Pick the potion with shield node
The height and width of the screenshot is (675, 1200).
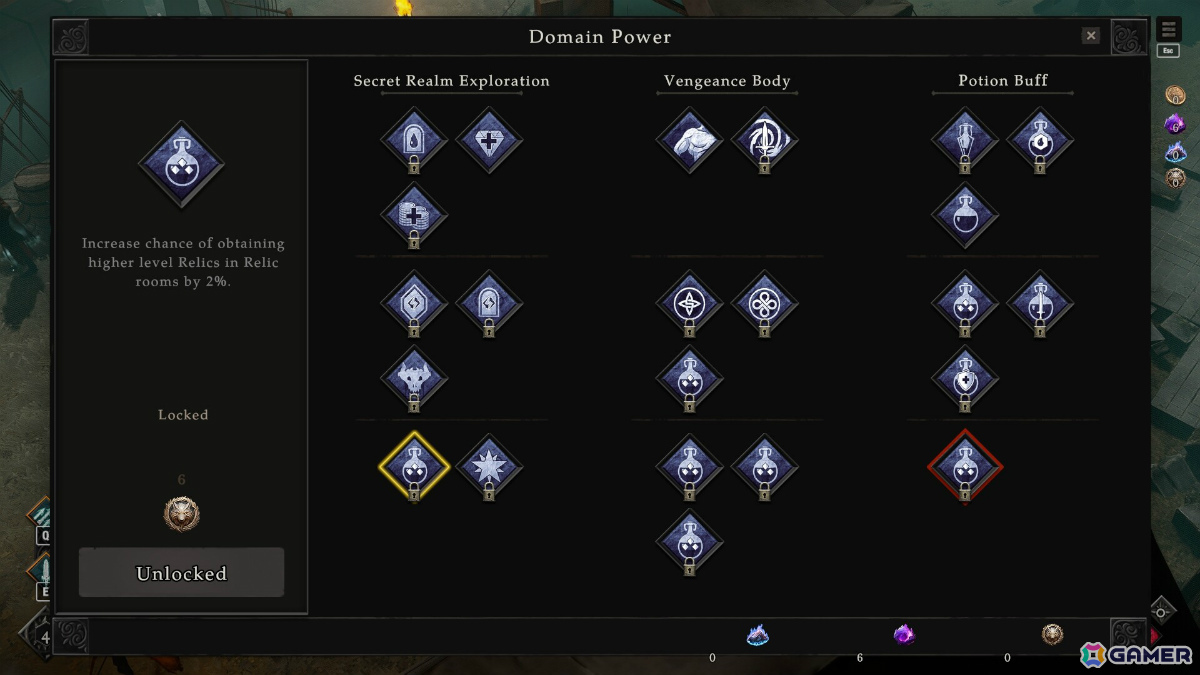(x=965, y=378)
